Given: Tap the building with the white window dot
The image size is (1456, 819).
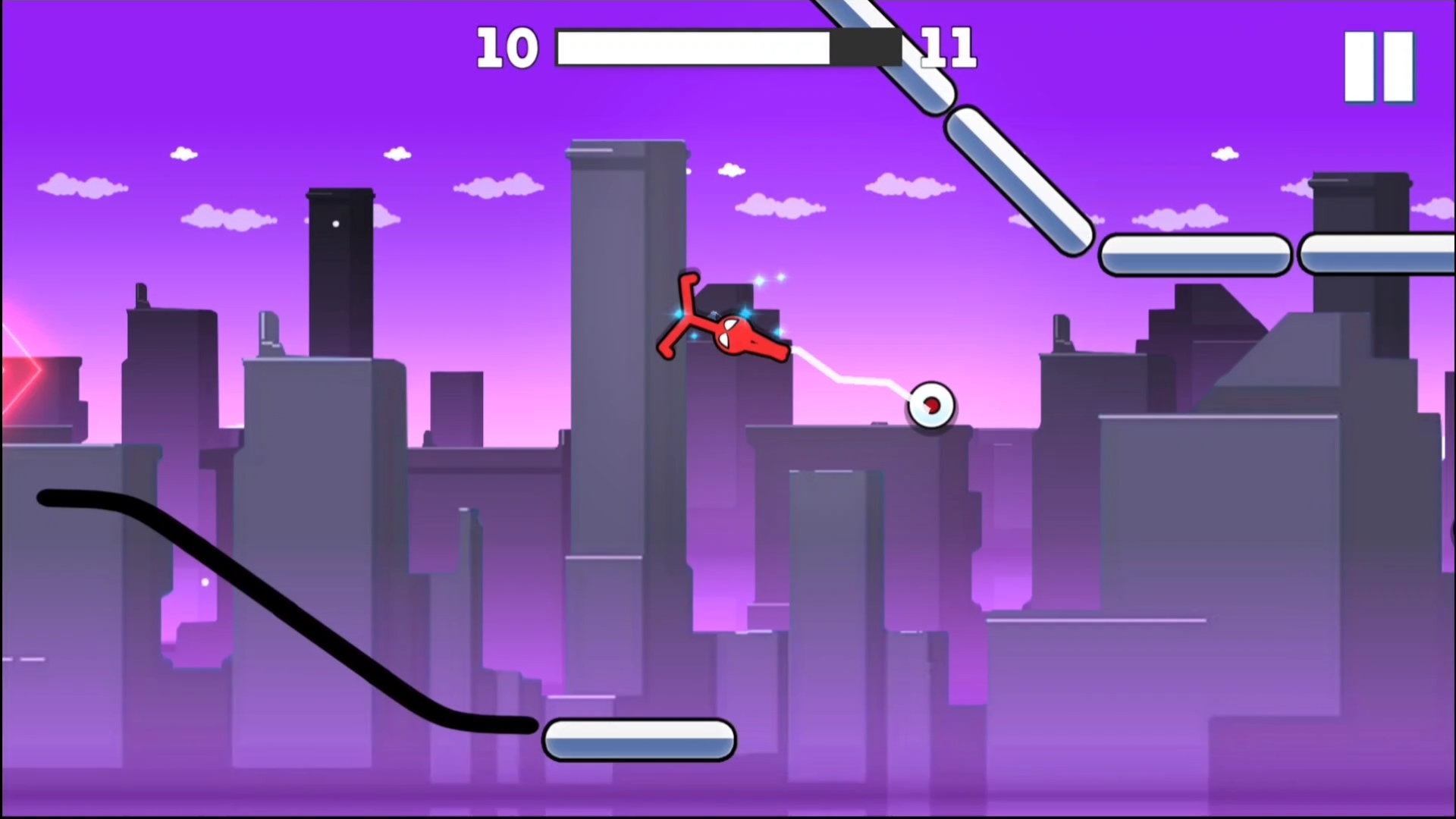Looking at the screenshot, I should pyautogui.click(x=337, y=224).
